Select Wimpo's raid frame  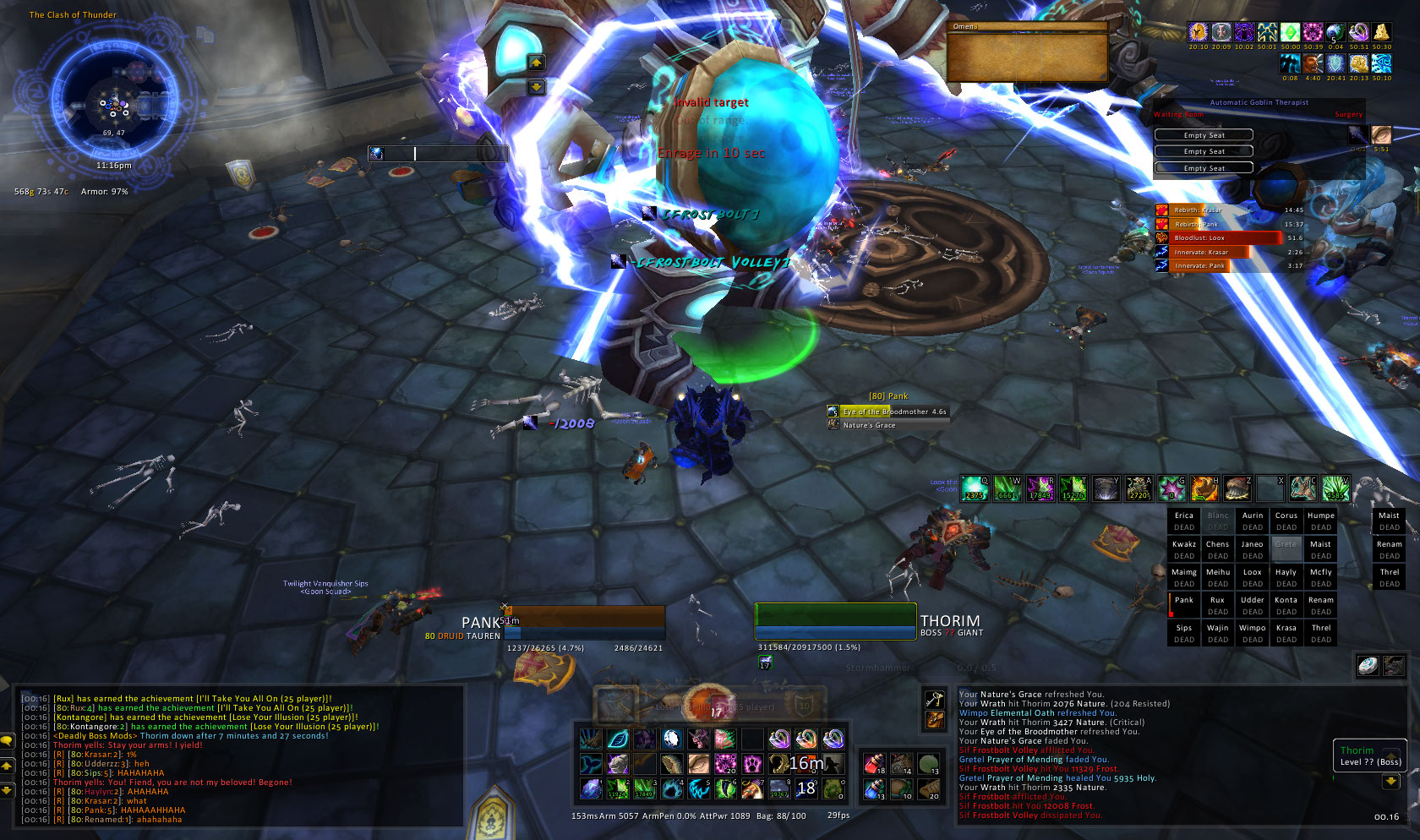tap(1252, 633)
